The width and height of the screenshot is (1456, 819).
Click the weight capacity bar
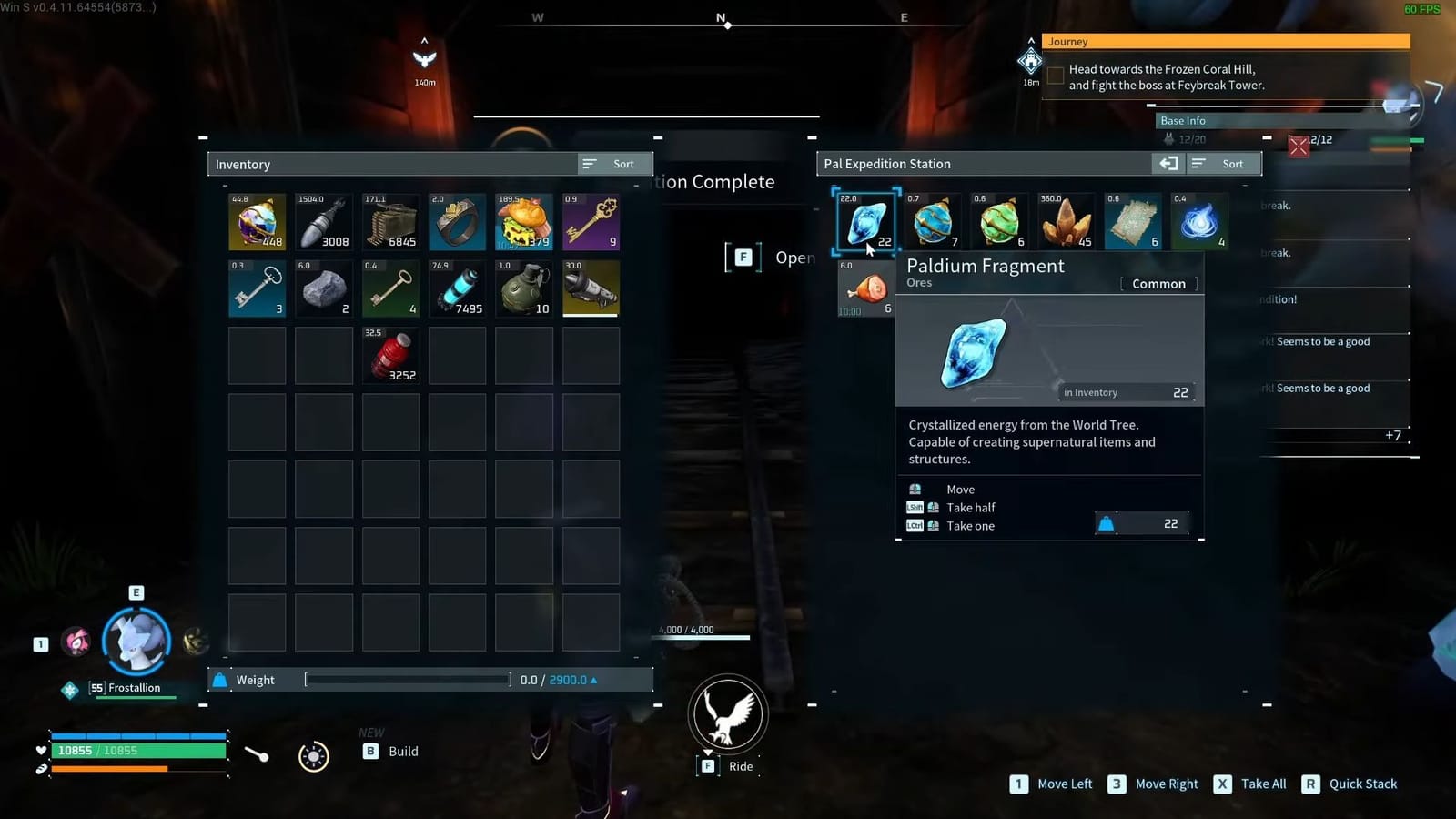(407, 679)
